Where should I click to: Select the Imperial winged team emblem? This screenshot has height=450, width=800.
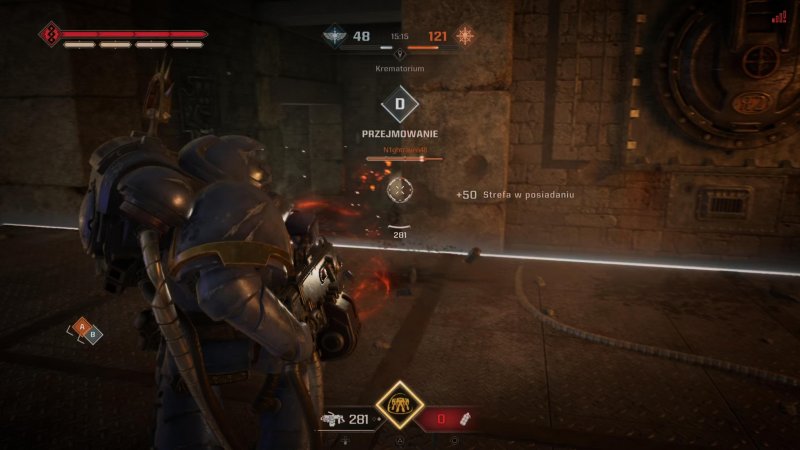333,37
